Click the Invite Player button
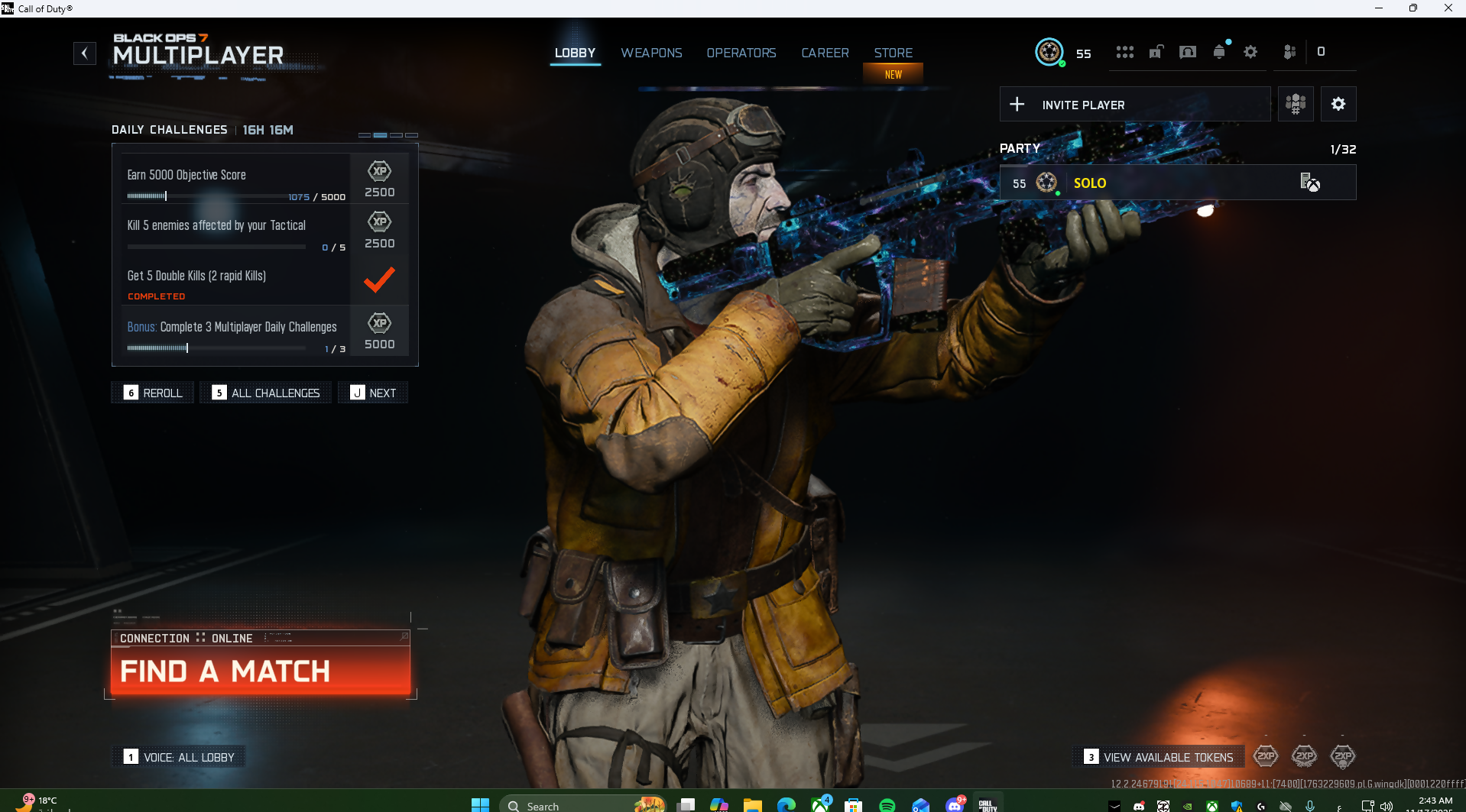This screenshot has height=812, width=1466. tap(1134, 105)
